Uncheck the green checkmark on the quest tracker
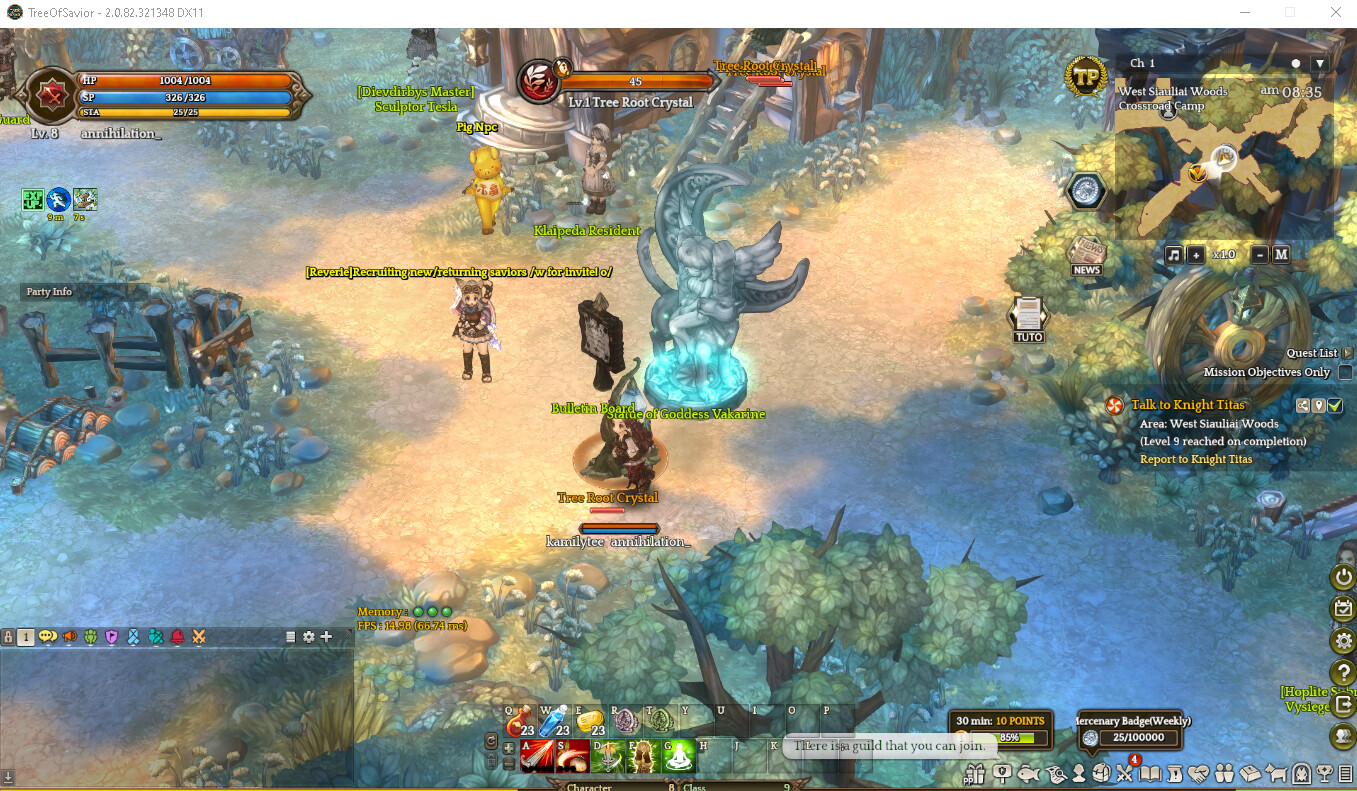The height and width of the screenshot is (791, 1357). pos(1337,406)
